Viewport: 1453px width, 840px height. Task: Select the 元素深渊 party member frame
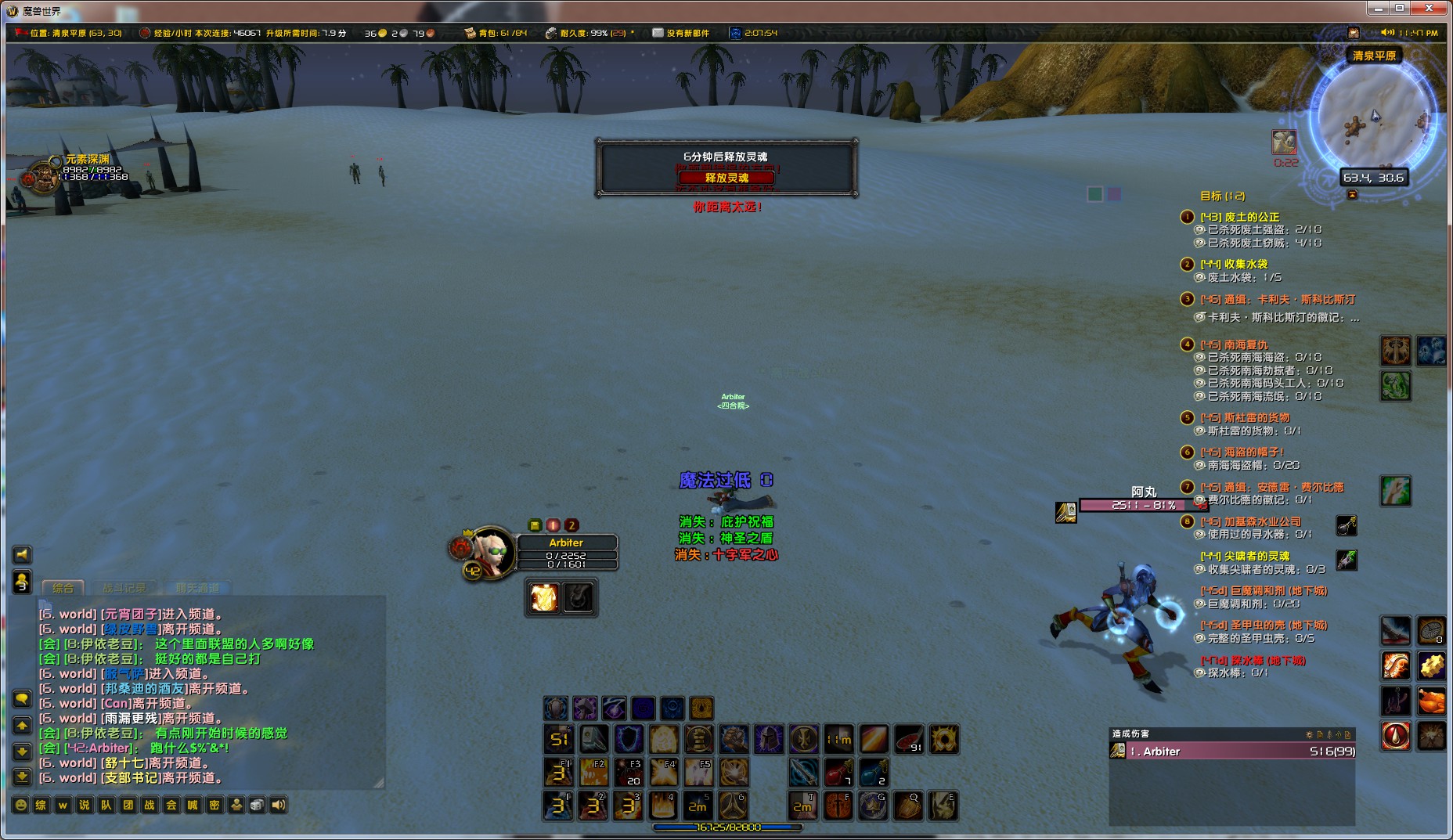tap(30, 177)
